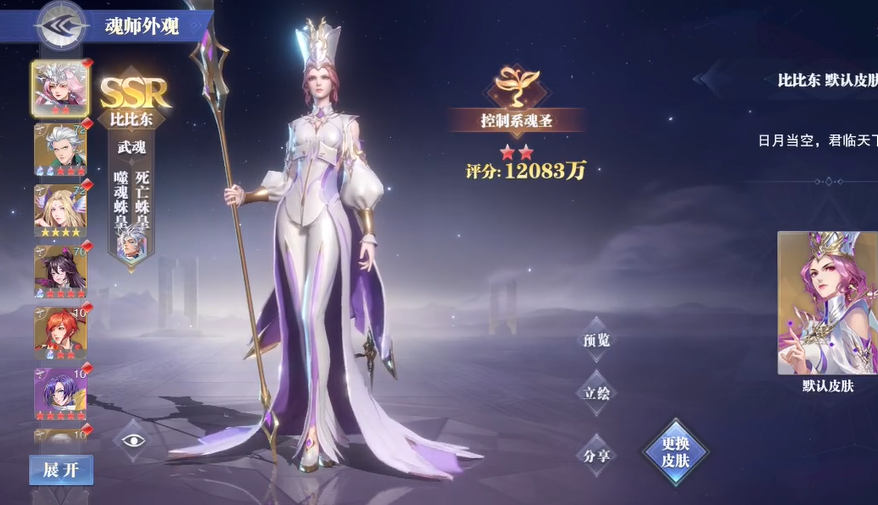
Task: Pick the black-haired cat-eared character portrait
Action: coord(60,271)
